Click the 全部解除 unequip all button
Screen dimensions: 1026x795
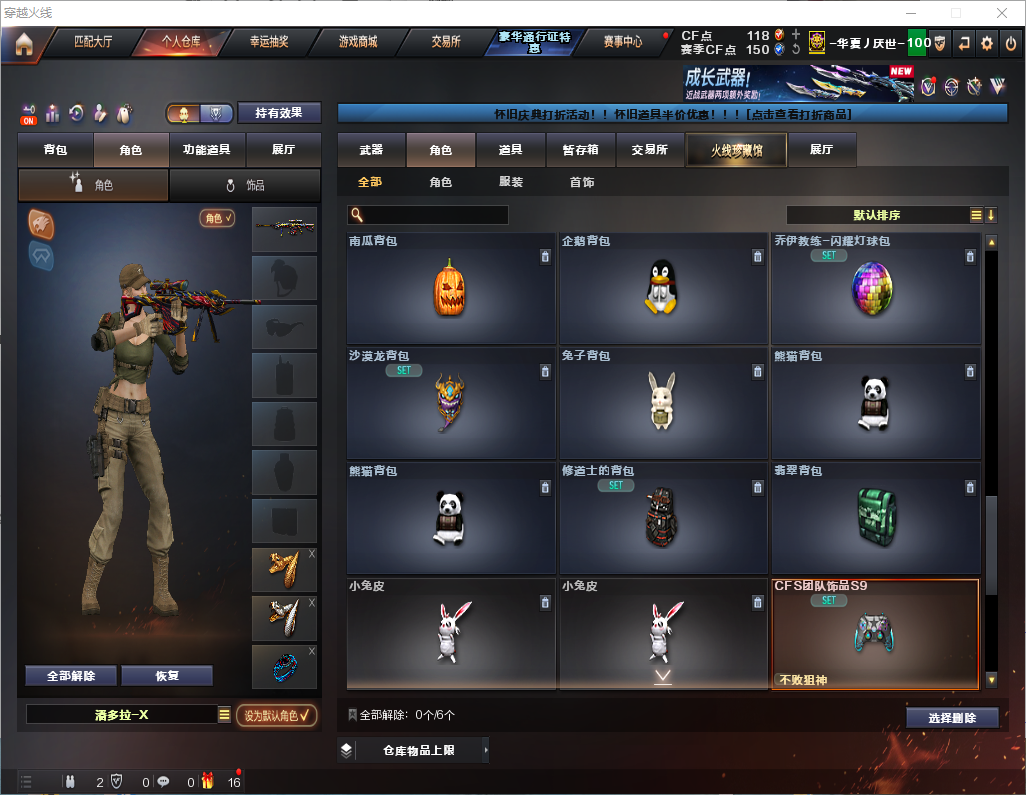(x=71, y=676)
